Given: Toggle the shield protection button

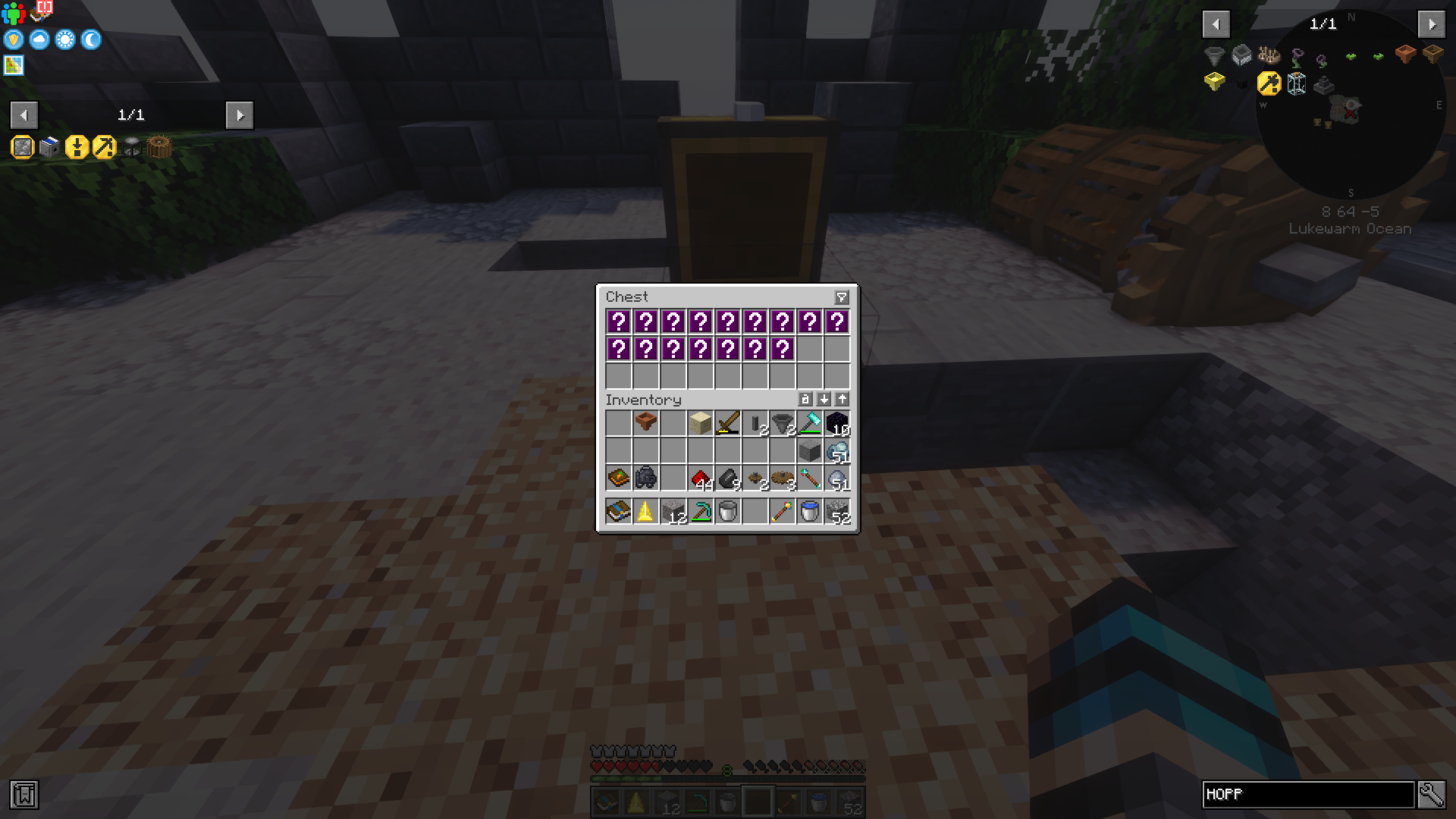Looking at the screenshot, I should [x=12, y=40].
